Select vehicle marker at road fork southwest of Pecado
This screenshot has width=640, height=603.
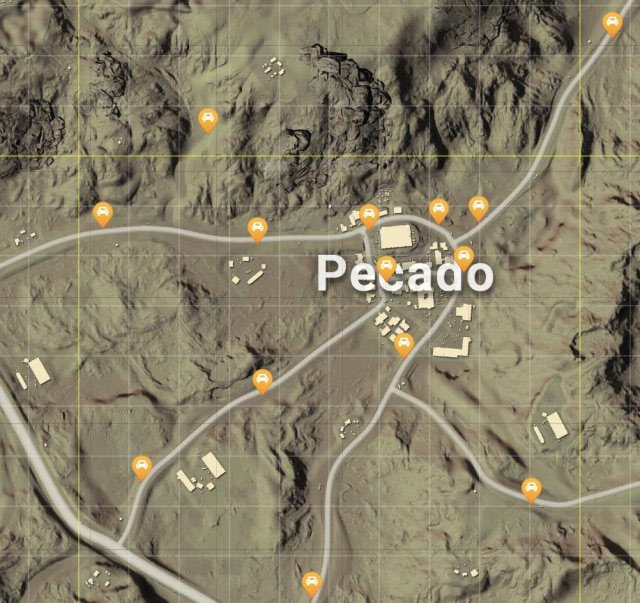pyautogui.click(x=262, y=381)
